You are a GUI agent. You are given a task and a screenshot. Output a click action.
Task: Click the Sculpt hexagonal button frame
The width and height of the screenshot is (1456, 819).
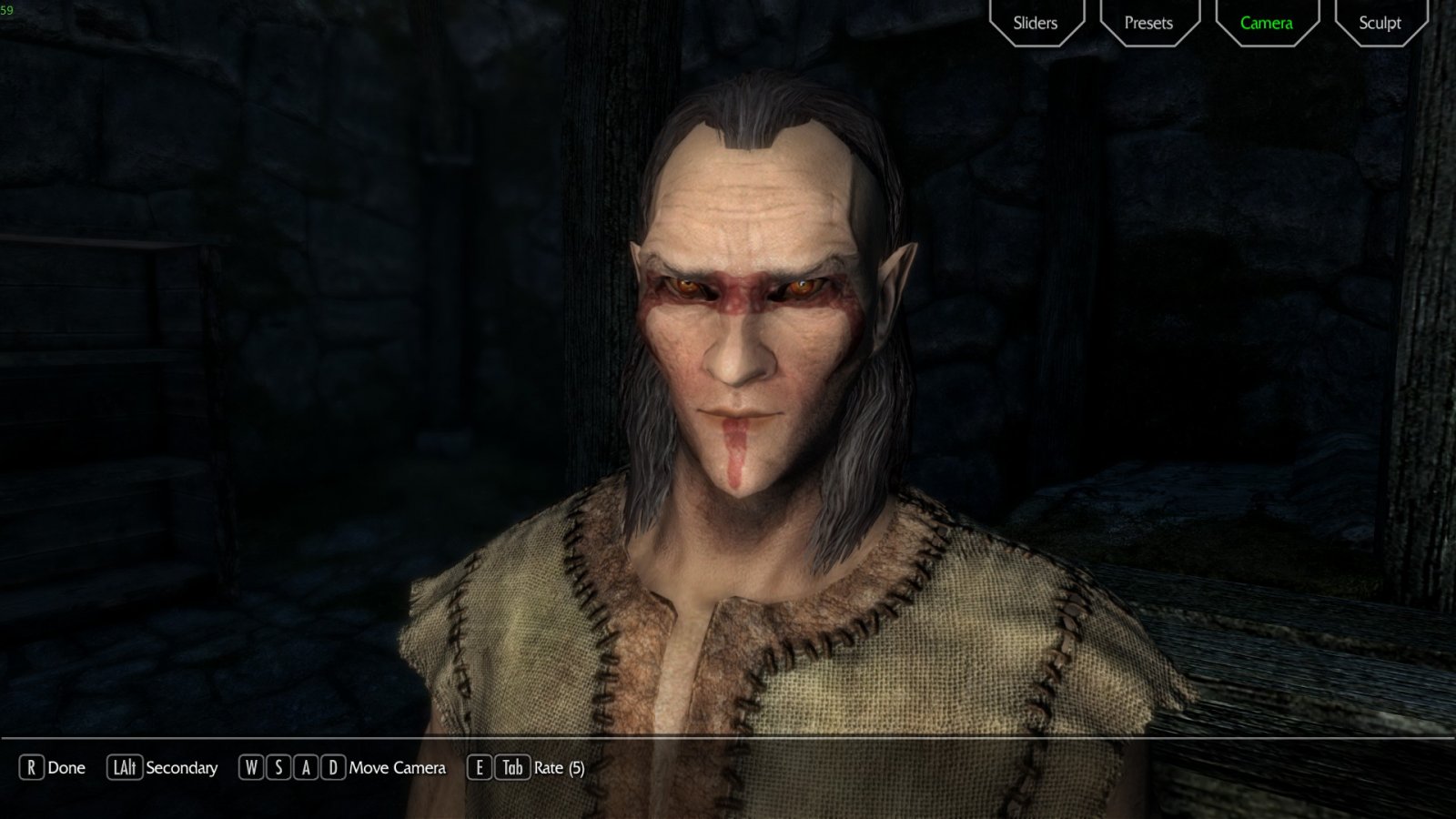(1380, 22)
